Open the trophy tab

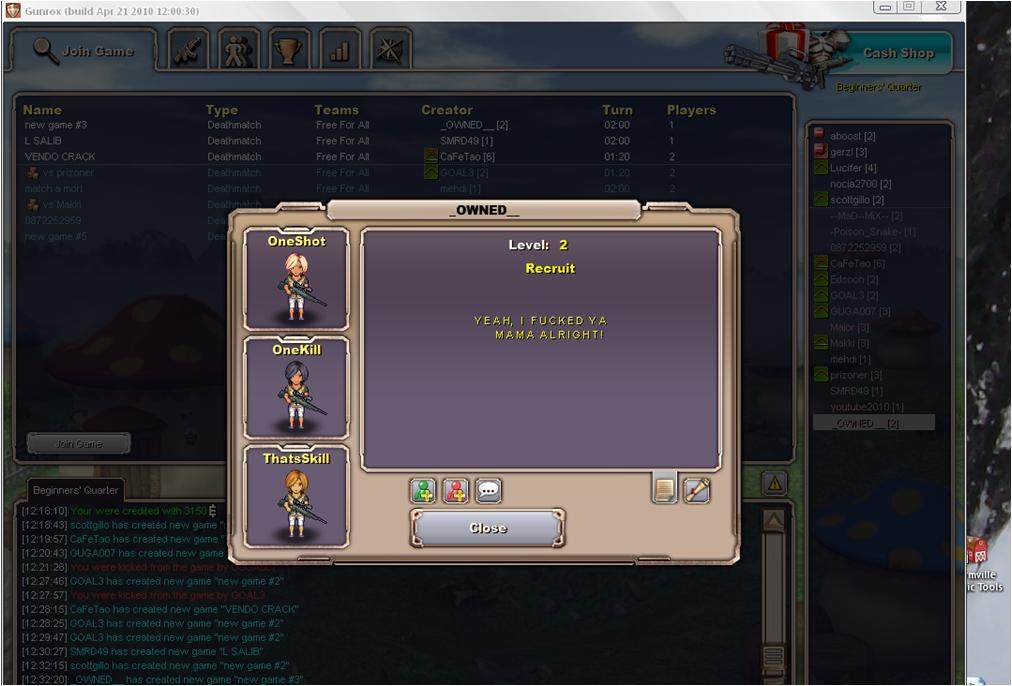point(289,51)
